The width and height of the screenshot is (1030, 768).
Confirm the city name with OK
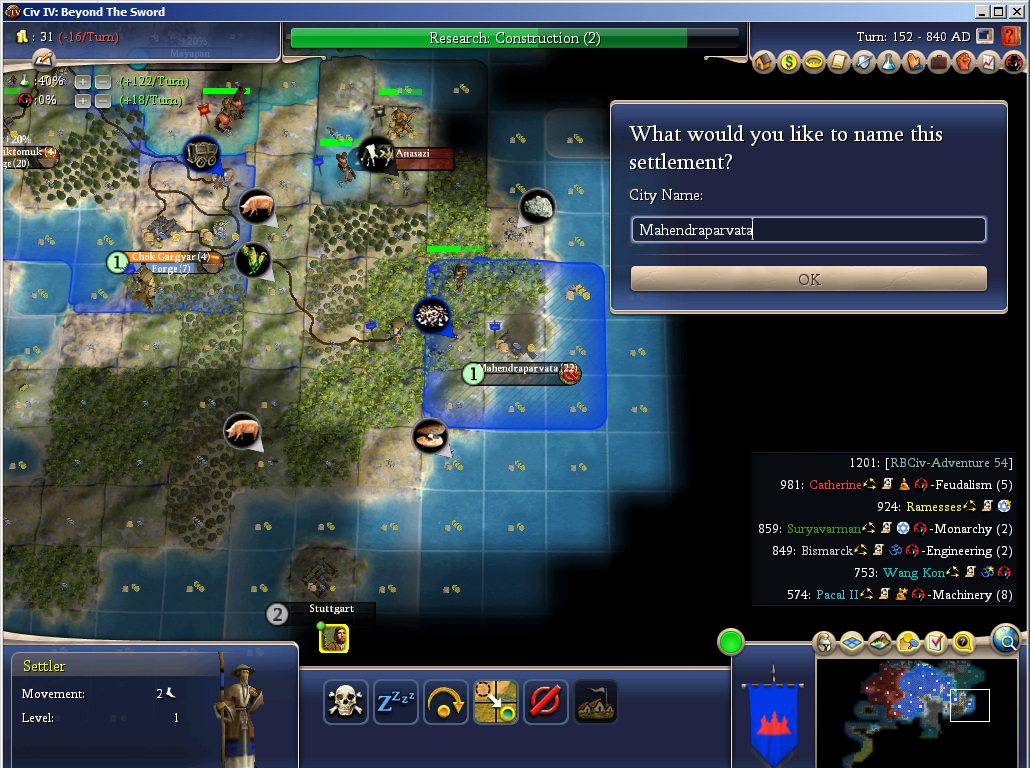point(808,279)
